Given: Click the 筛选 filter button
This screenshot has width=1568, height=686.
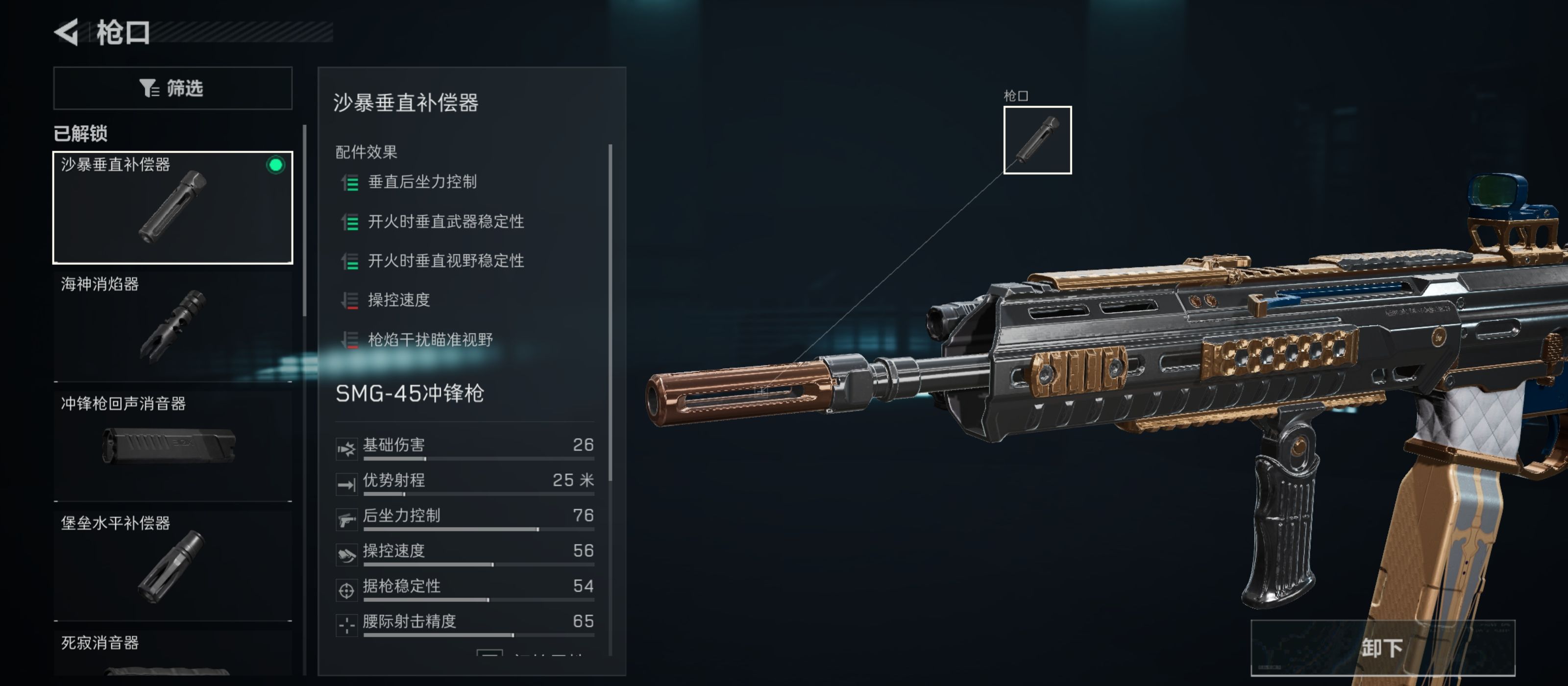Looking at the screenshot, I should pyautogui.click(x=173, y=88).
